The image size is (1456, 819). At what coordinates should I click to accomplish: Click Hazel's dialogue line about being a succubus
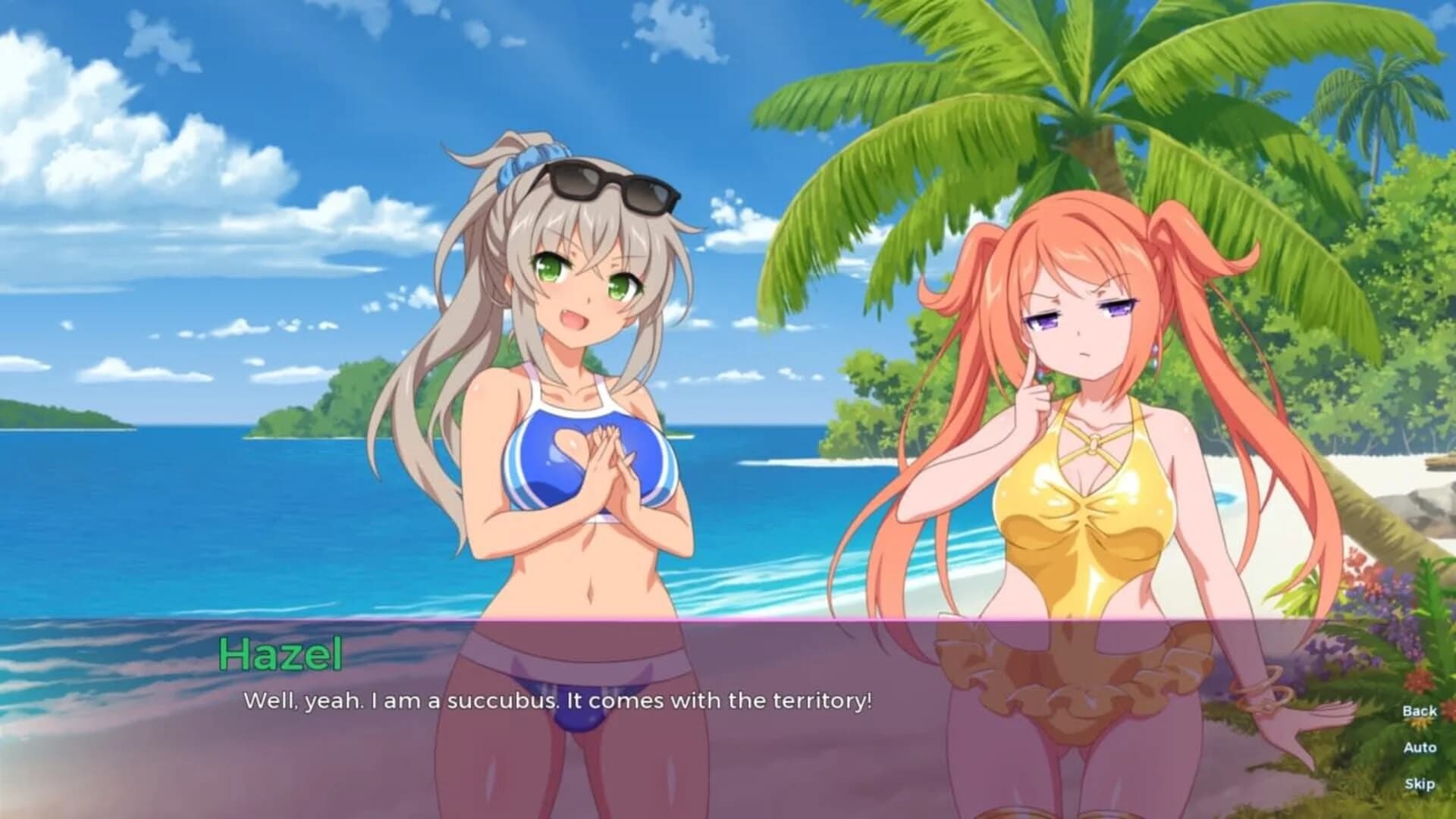(557, 701)
